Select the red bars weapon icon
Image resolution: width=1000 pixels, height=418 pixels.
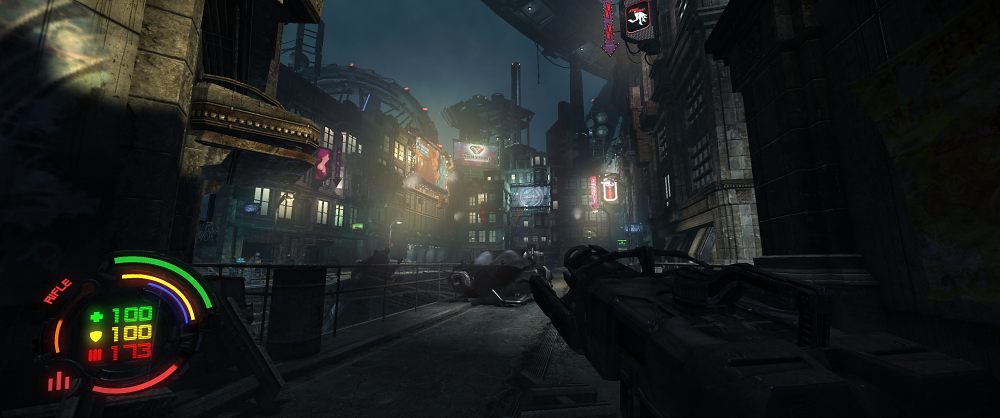(58, 381)
